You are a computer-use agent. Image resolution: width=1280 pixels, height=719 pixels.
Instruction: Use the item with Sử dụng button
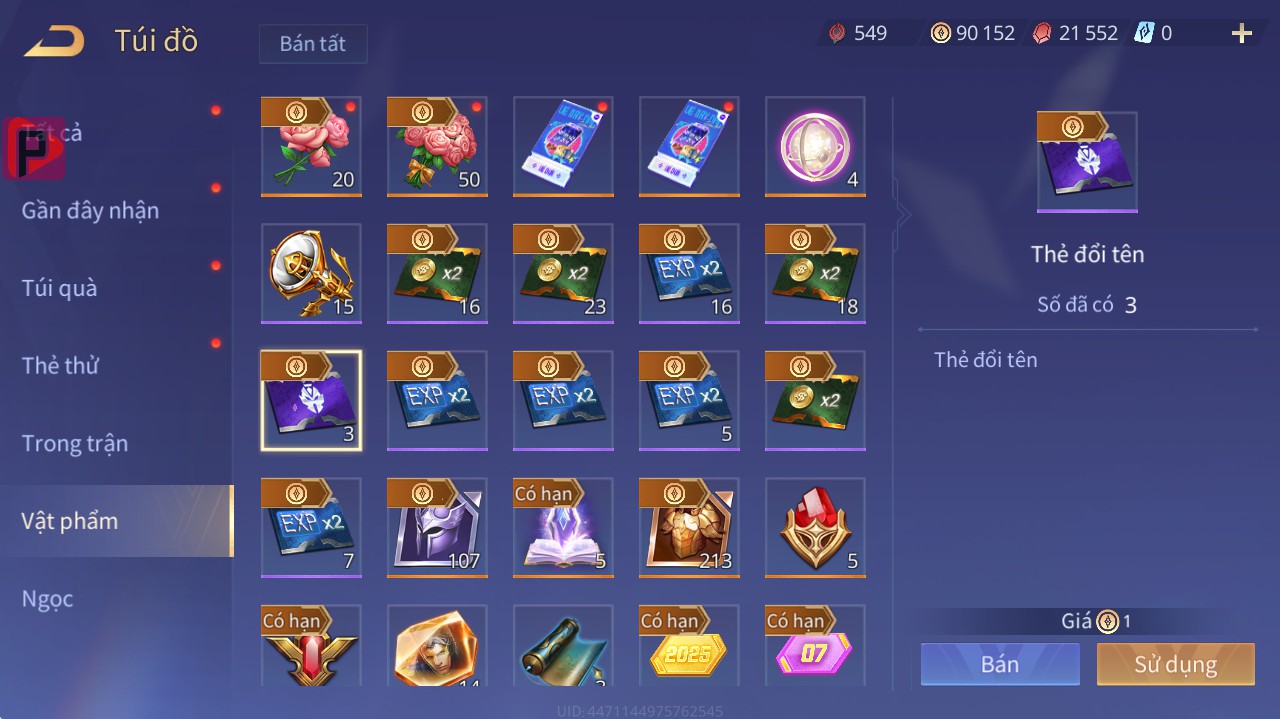1175,665
